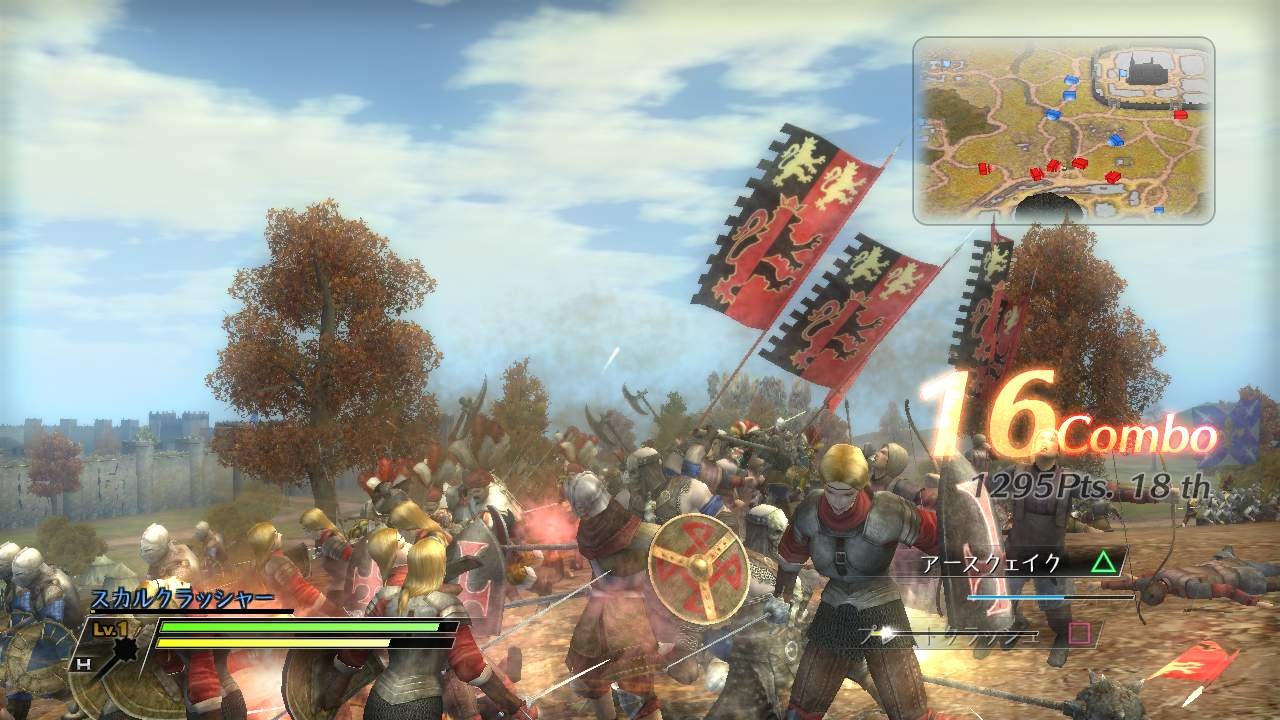Select the mace weapon icon beside Lv.1

point(124,650)
